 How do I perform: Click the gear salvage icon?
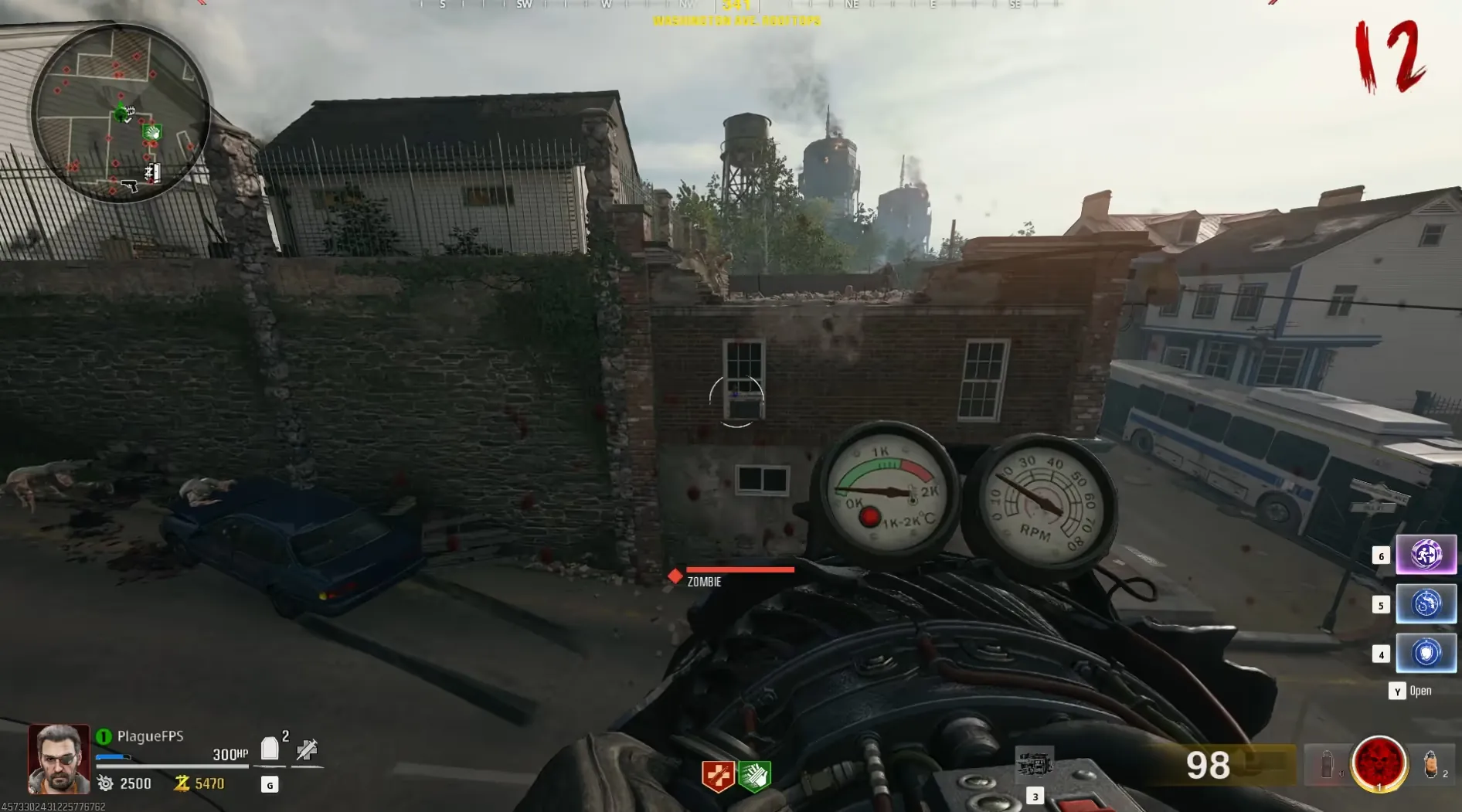click(x=106, y=783)
